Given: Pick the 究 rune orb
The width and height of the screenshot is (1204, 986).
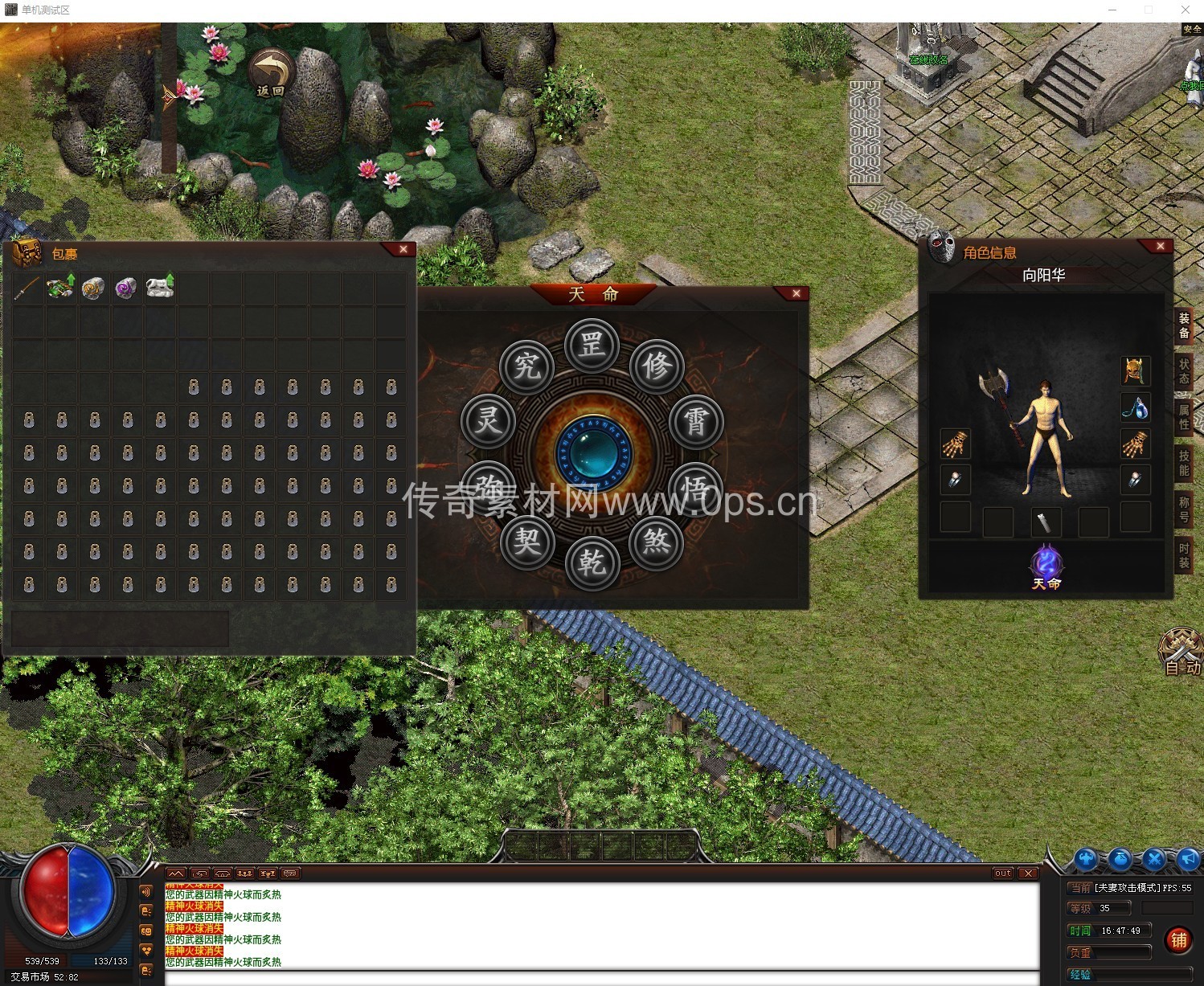Looking at the screenshot, I should tap(527, 366).
